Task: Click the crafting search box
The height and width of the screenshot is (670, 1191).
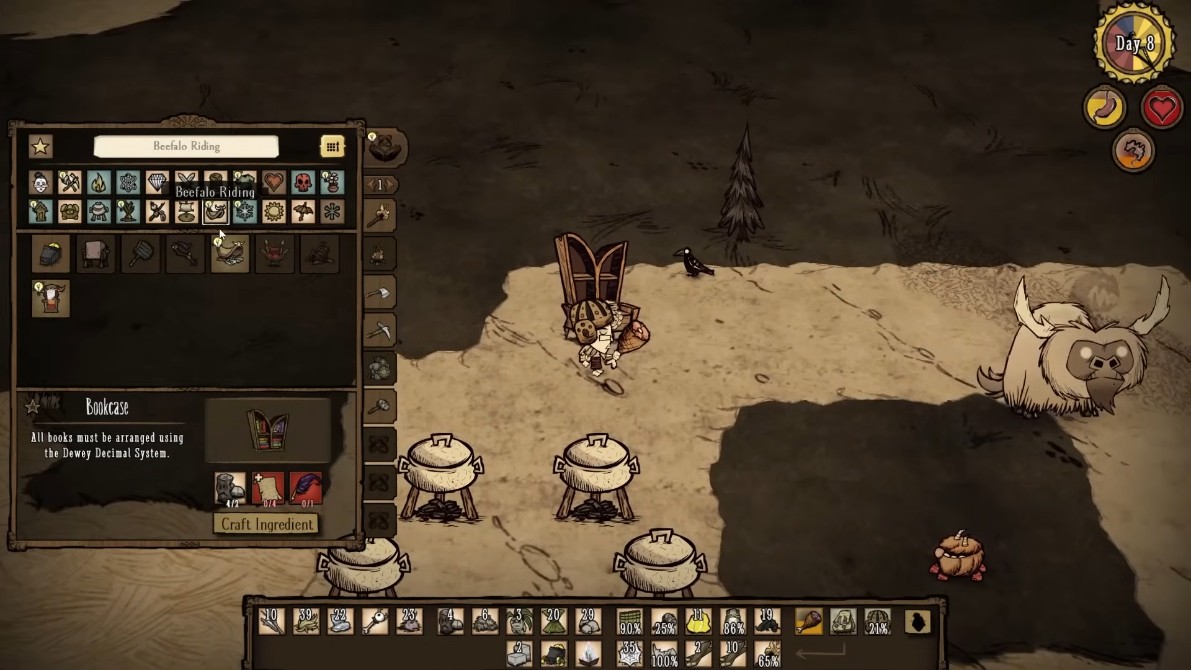Action: click(186, 146)
